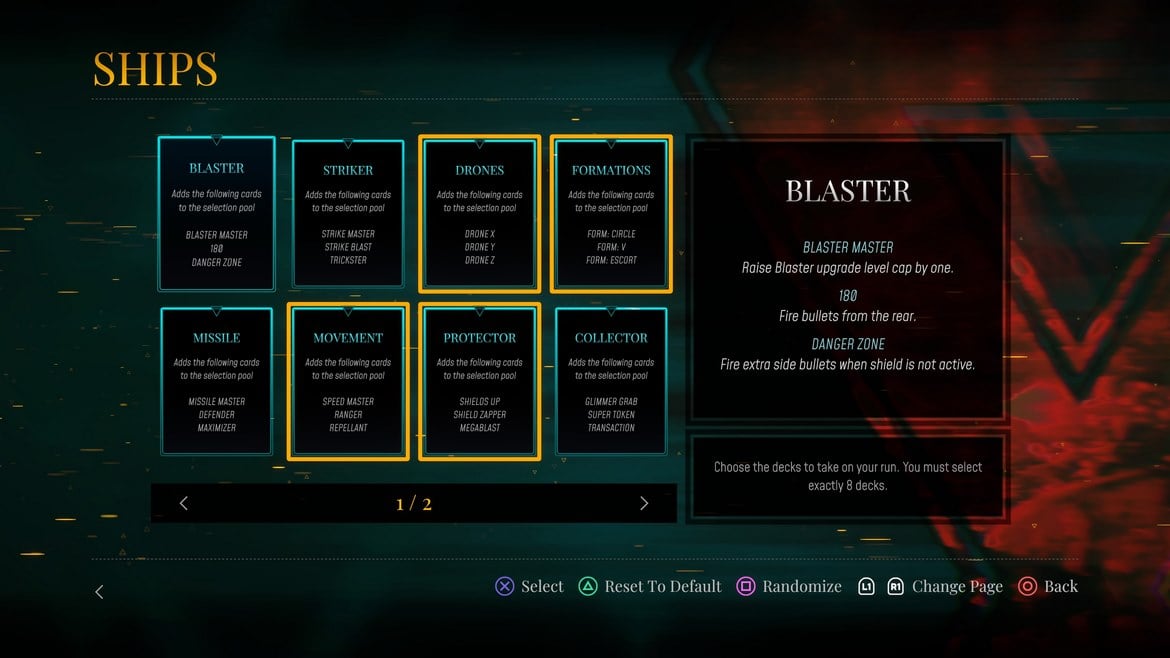1170x658 pixels.
Task: Select the Blaster deck card
Action: coord(216,214)
